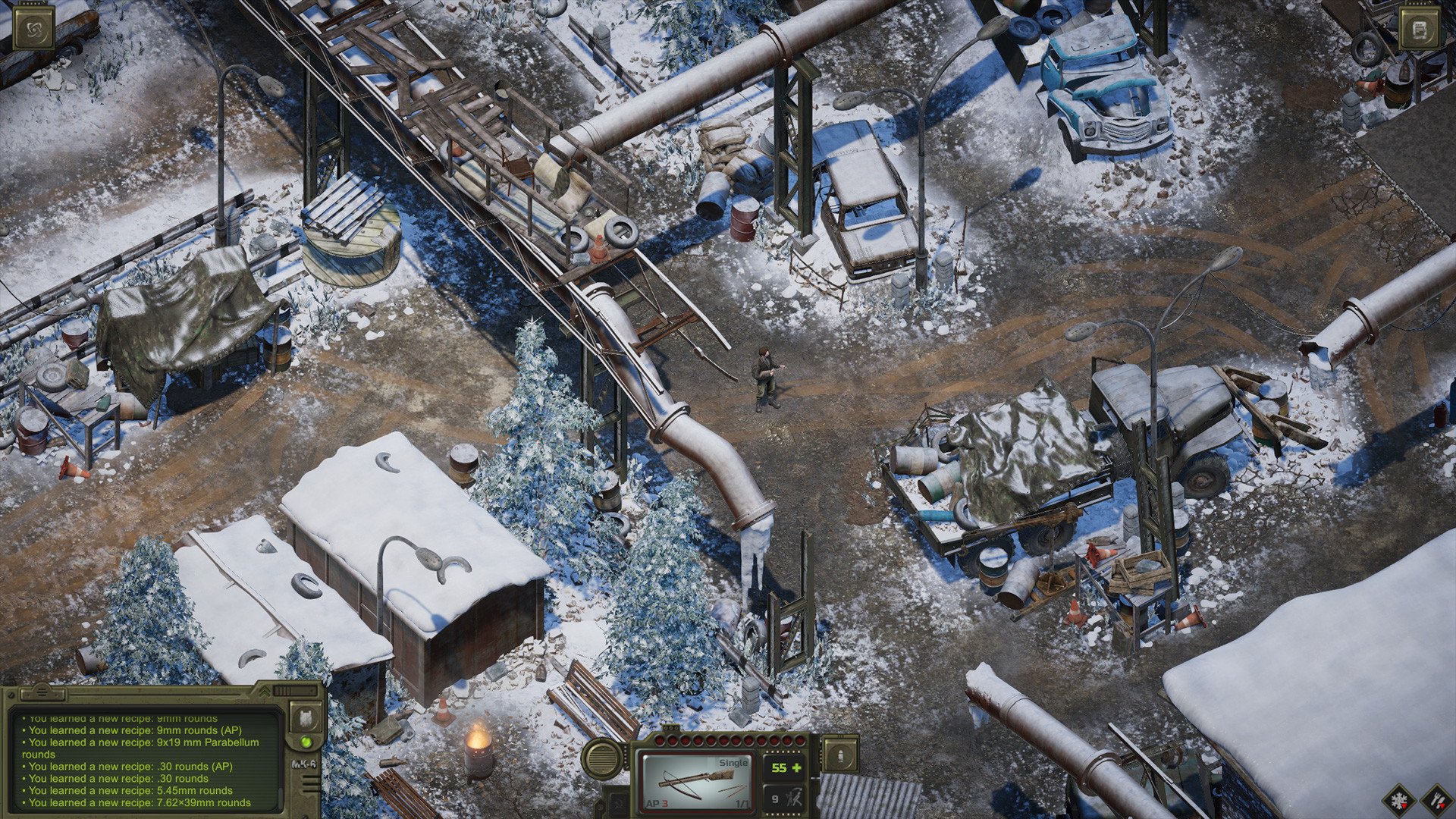Click the green indicator light on log panel
Screen dimensions: 1456x819
pyautogui.click(x=306, y=742)
